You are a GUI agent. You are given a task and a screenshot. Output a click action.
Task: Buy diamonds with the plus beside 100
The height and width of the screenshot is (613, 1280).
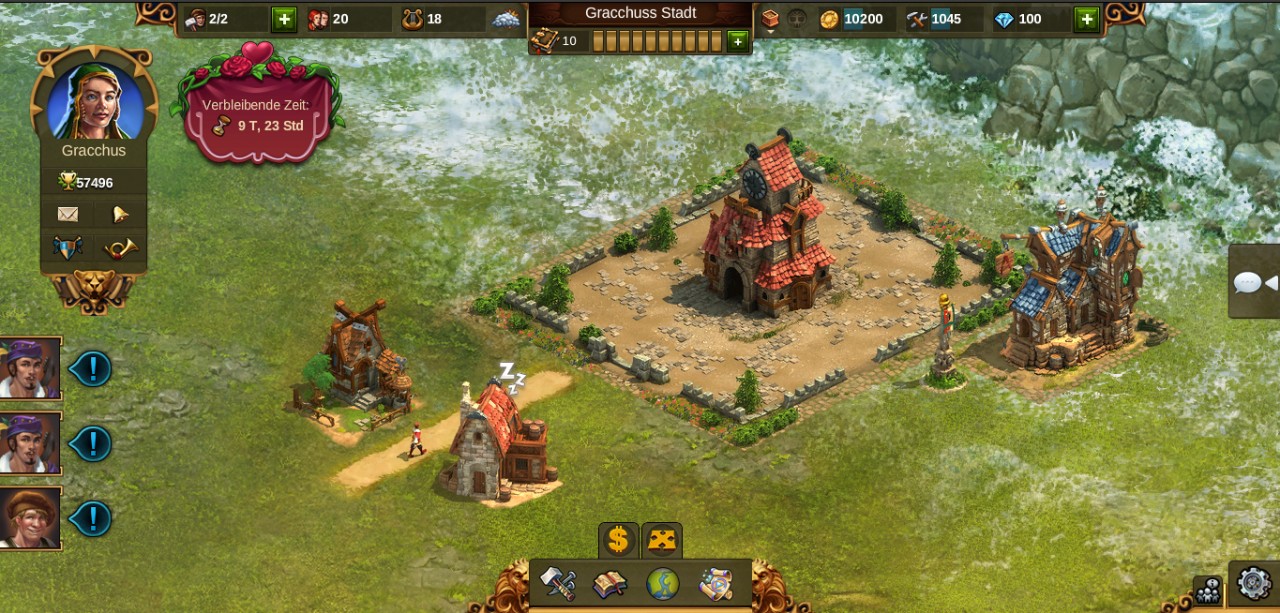click(1086, 19)
